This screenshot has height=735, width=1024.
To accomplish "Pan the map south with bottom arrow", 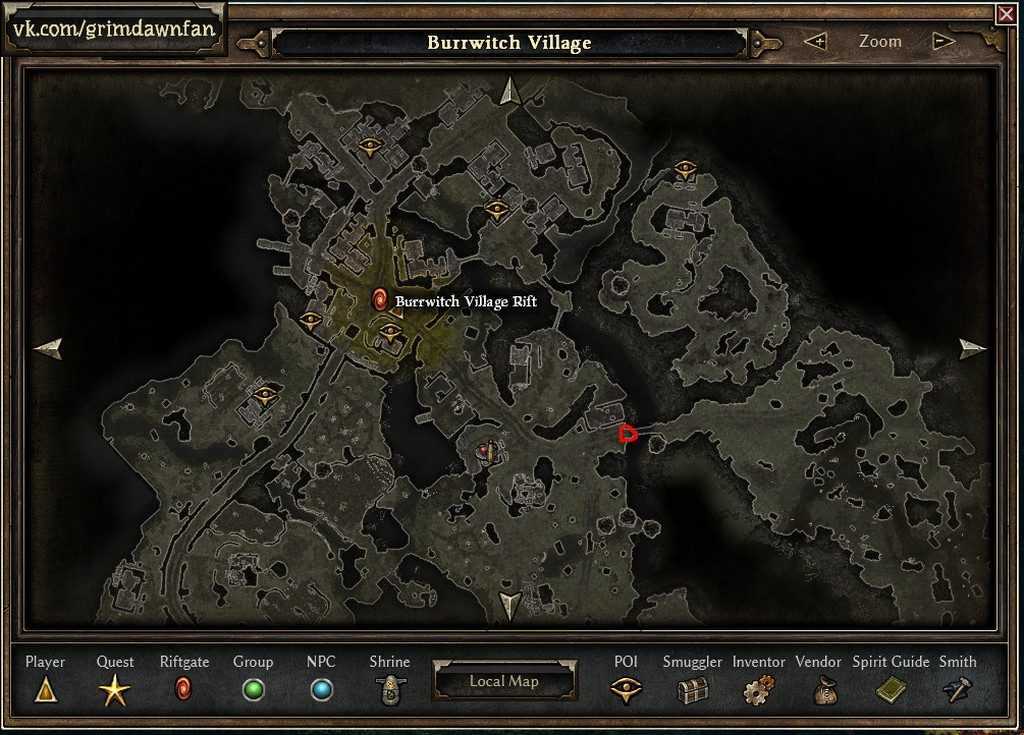I will [x=510, y=604].
